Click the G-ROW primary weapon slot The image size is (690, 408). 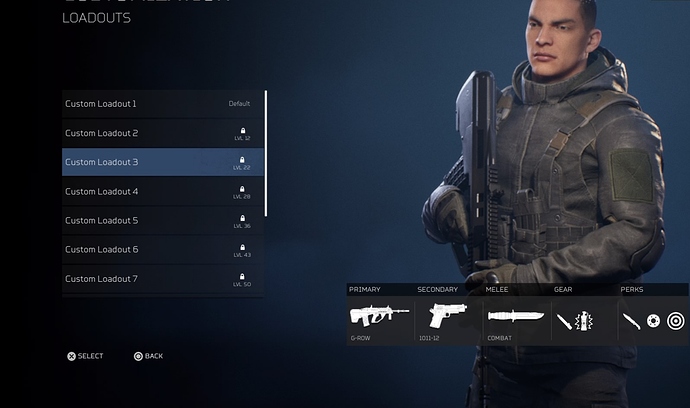pos(380,317)
